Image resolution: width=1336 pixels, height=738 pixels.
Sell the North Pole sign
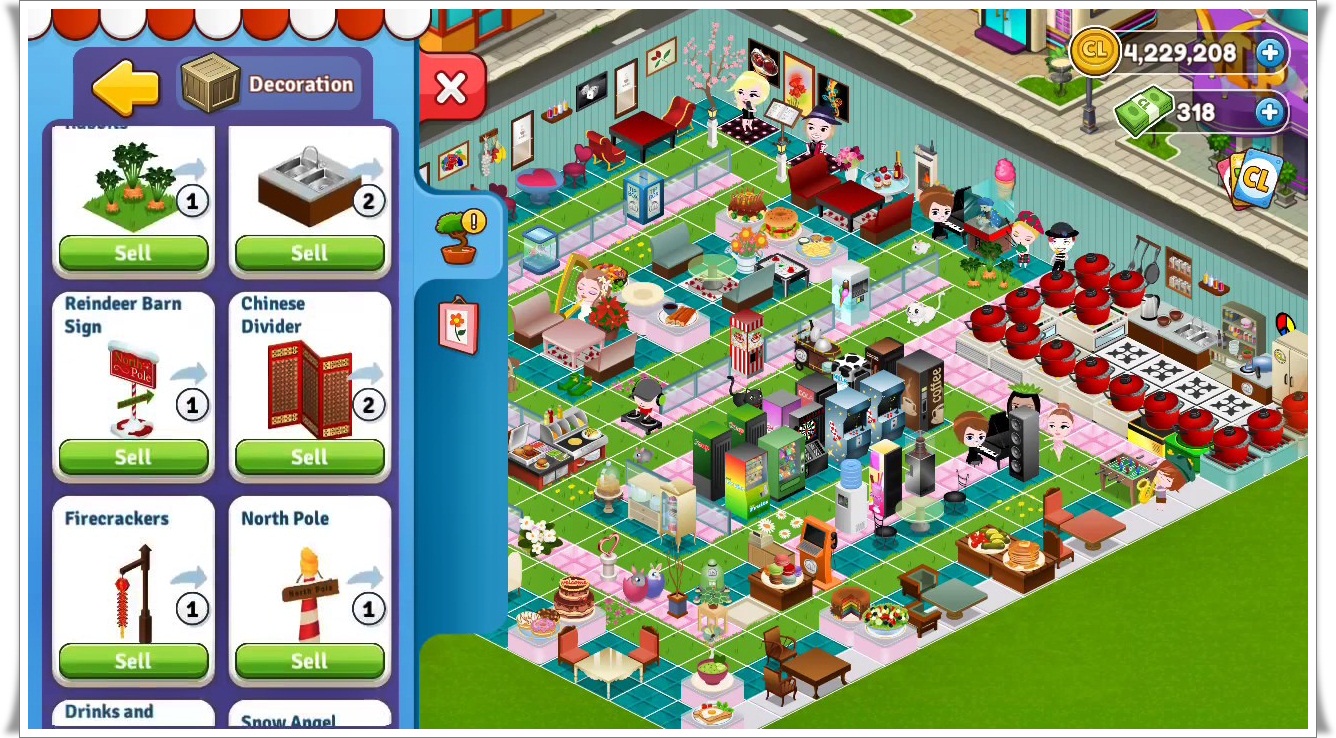[x=309, y=660]
